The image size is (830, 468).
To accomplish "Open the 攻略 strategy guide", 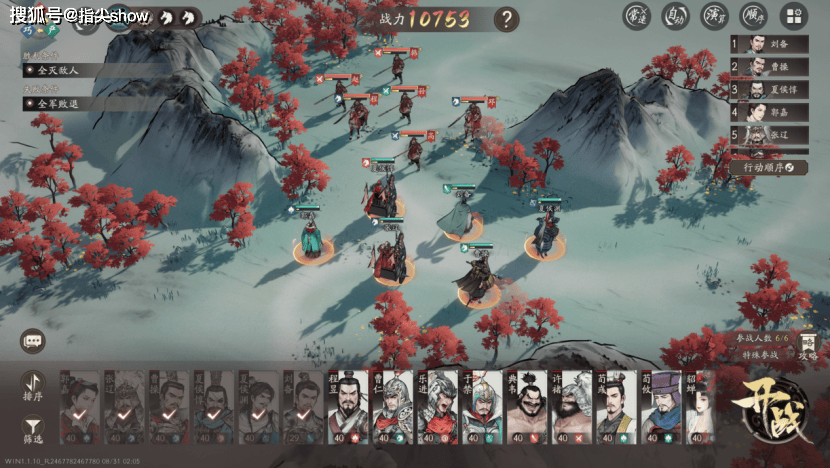I will [x=808, y=347].
